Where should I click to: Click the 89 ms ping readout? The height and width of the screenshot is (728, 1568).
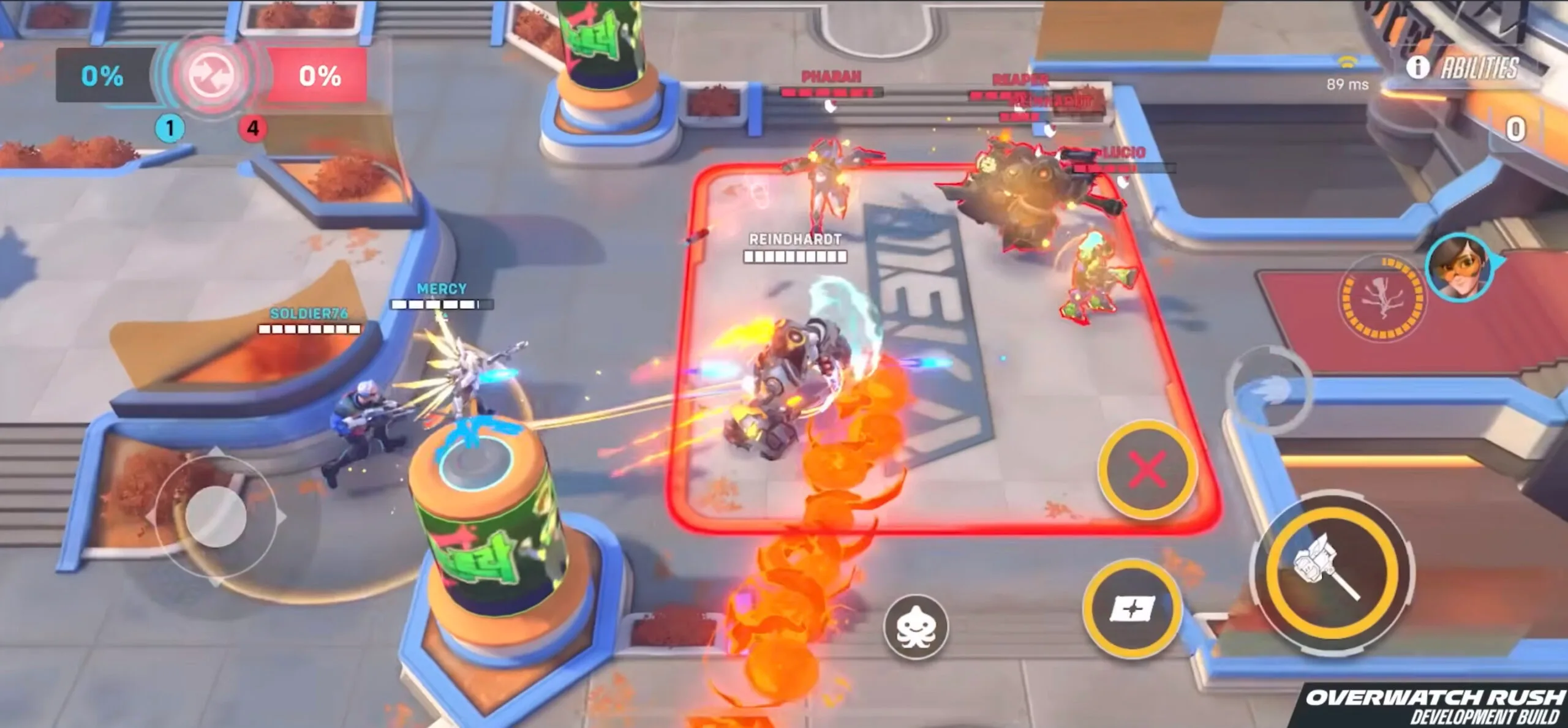click(1347, 85)
